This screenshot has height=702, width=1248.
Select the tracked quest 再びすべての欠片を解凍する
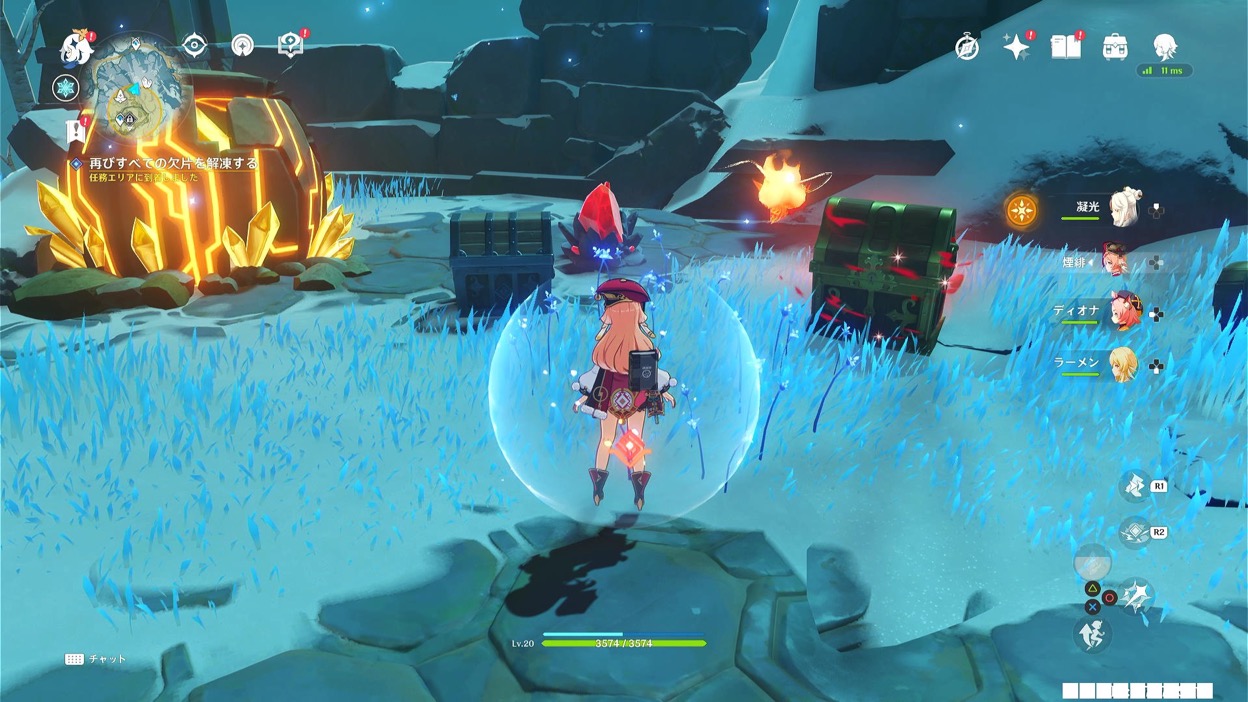[x=172, y=163]
